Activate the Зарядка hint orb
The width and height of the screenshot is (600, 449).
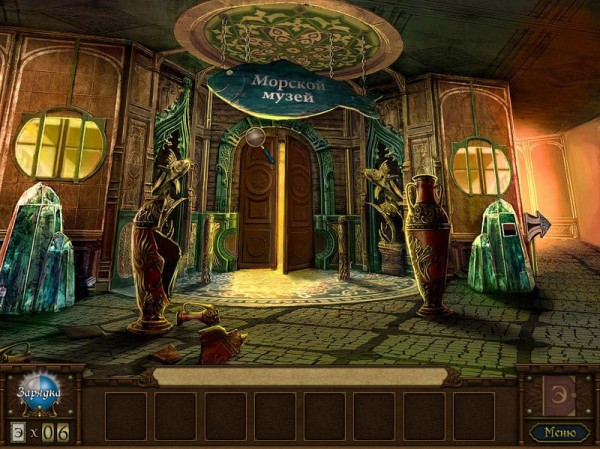pyautogui.click(x=40, y=393)
